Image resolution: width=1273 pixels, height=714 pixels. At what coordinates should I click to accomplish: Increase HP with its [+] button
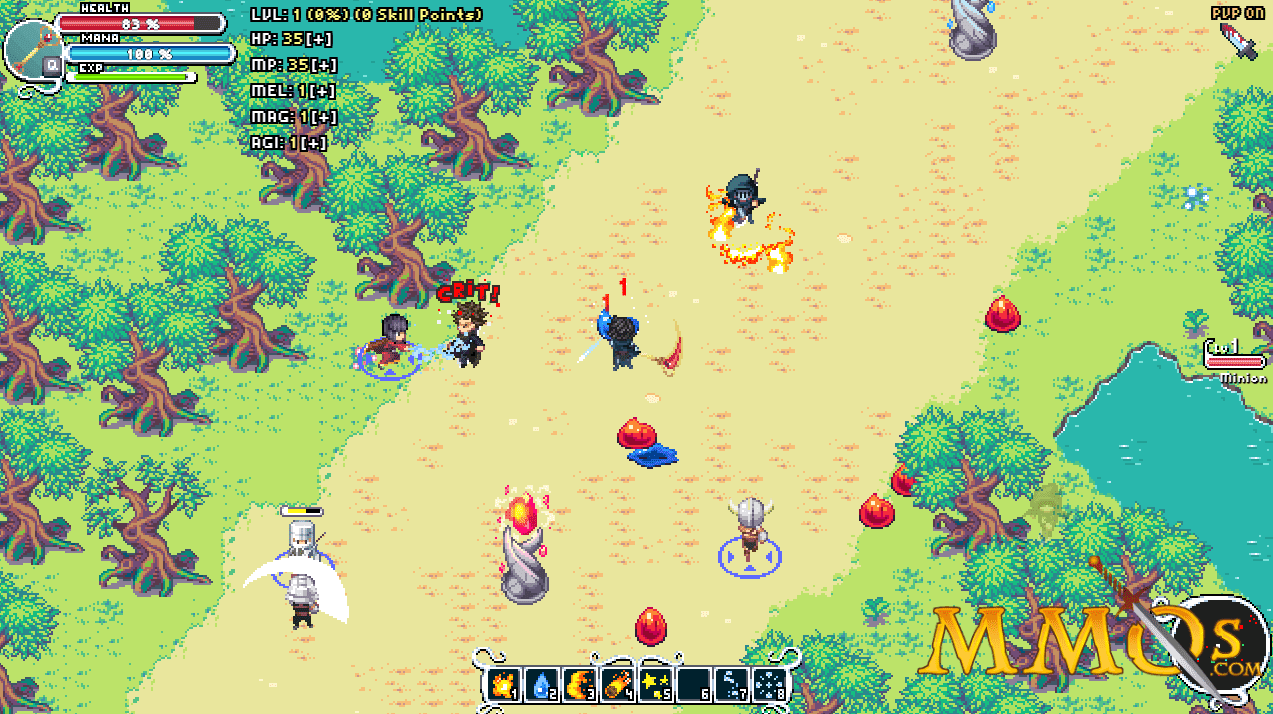321,39
